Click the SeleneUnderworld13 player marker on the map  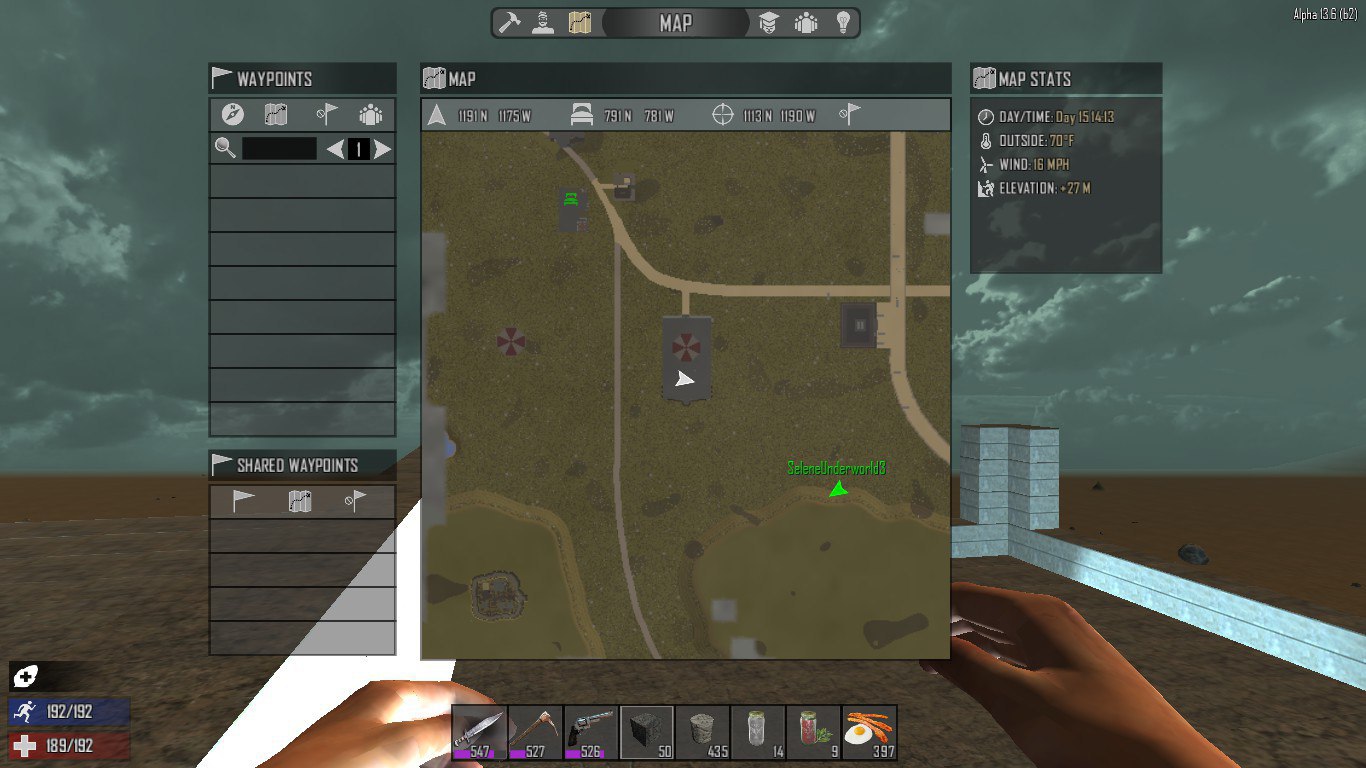pos(838,489)
